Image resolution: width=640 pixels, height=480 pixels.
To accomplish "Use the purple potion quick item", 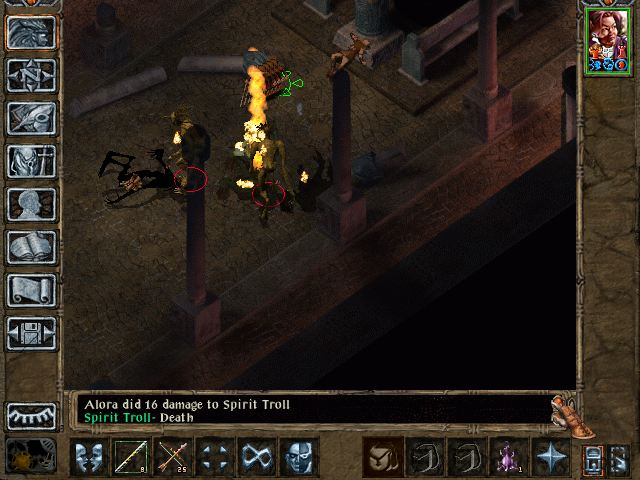I will [509, 457].
